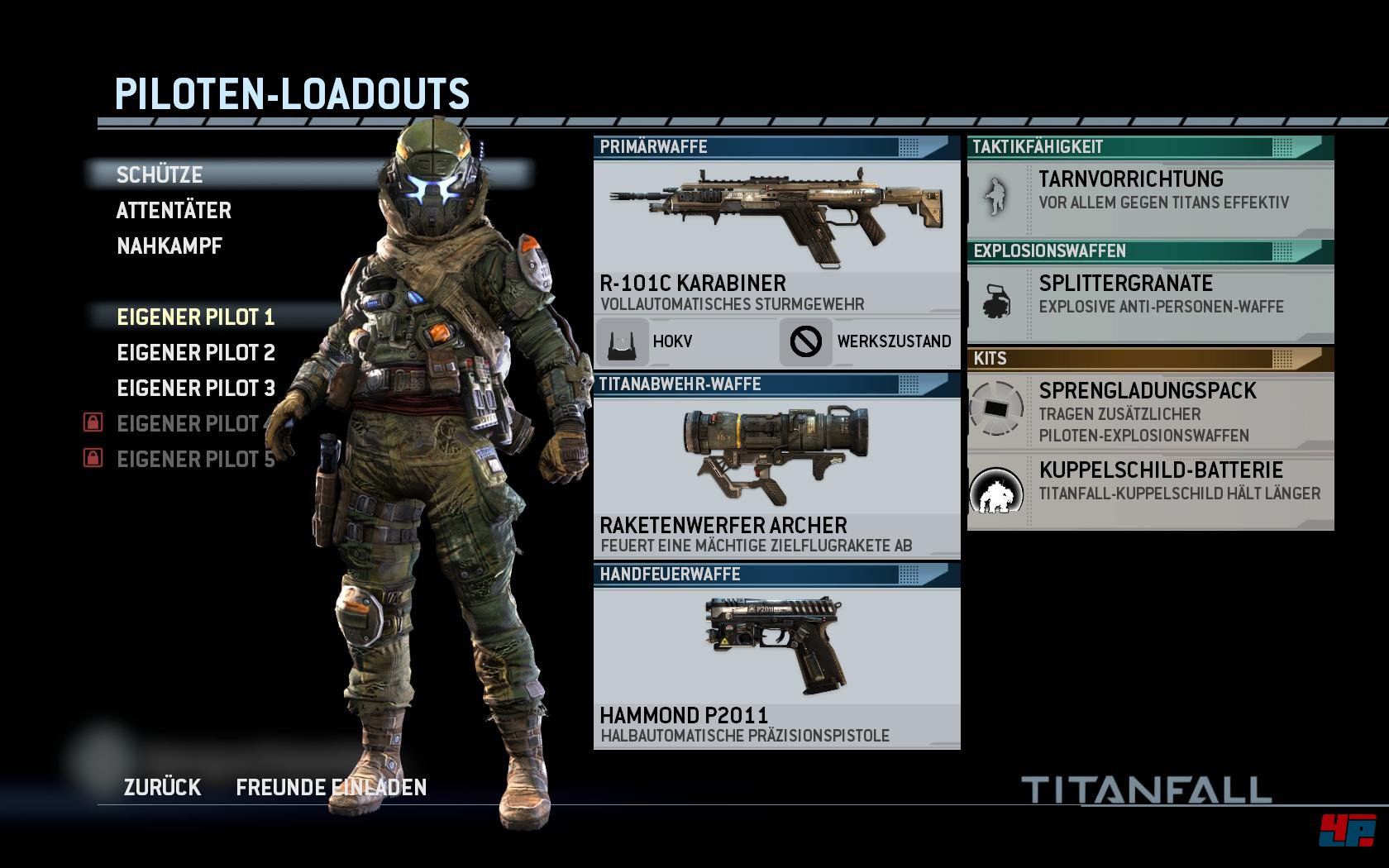Select Eigener Pilot 3 loadout
The width and height of the screenshot is (1389, 868).
196,388
